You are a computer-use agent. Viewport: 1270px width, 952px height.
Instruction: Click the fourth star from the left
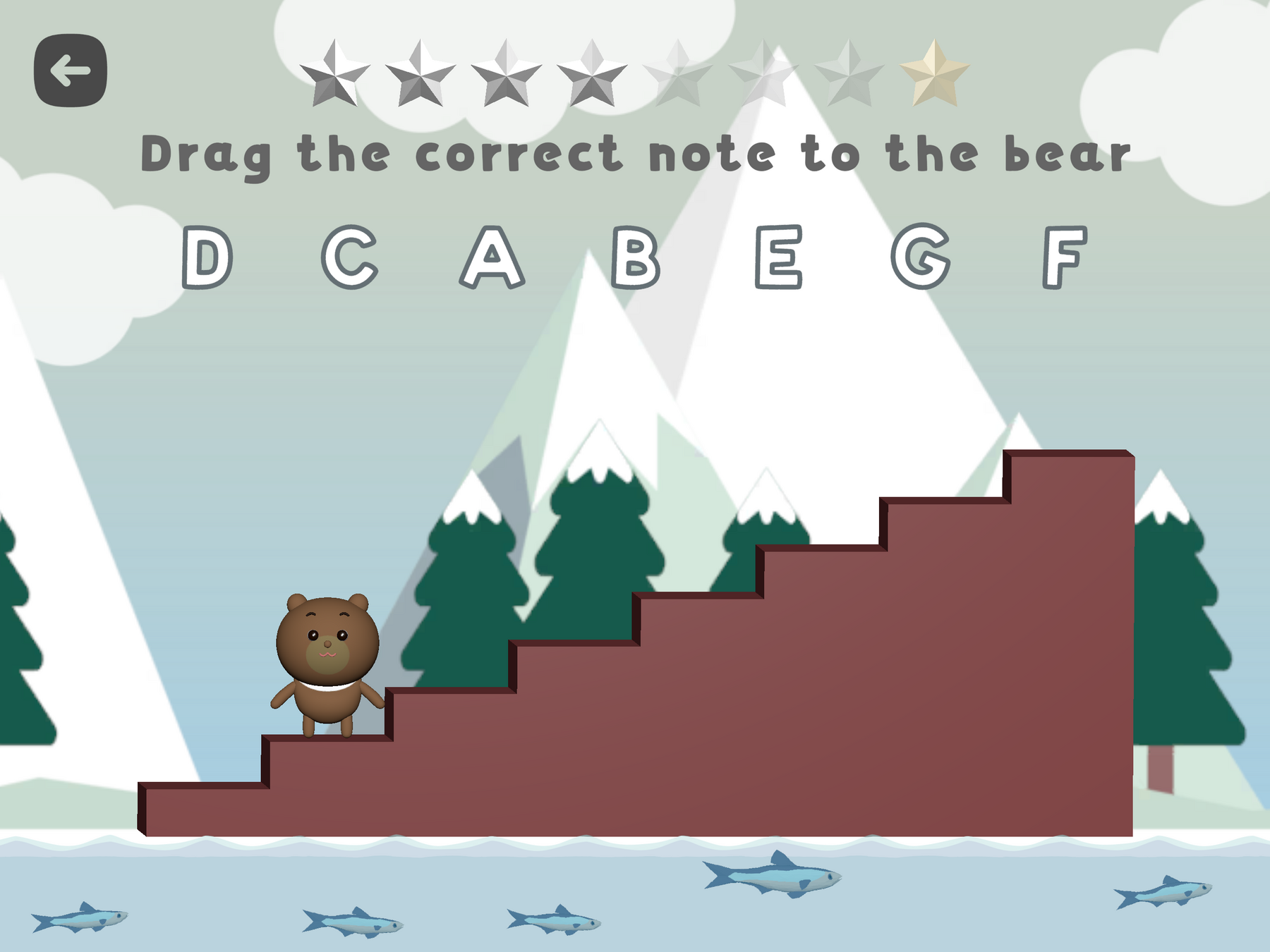coord(593,74)
